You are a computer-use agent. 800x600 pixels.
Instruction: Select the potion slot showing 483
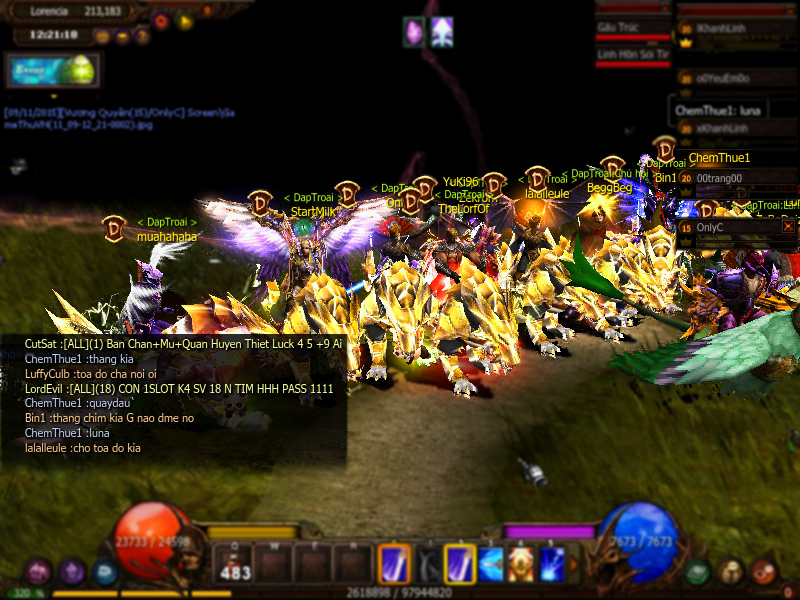click(x=234, y=564)
